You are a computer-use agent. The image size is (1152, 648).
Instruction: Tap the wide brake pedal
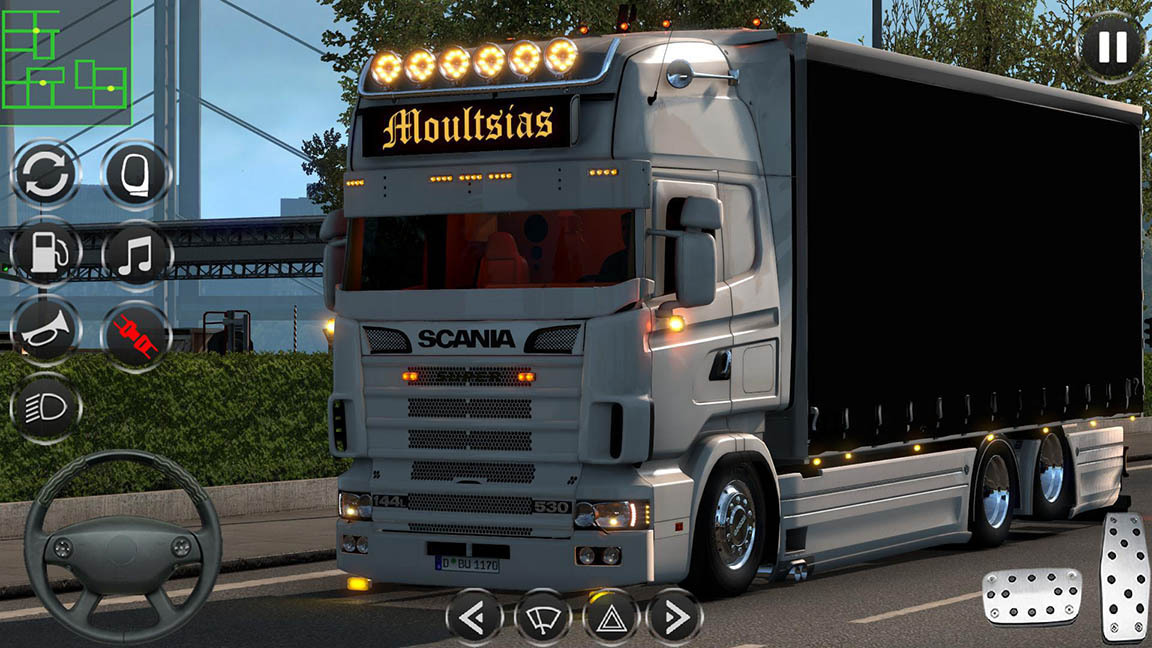click(x=1031, y=596)
